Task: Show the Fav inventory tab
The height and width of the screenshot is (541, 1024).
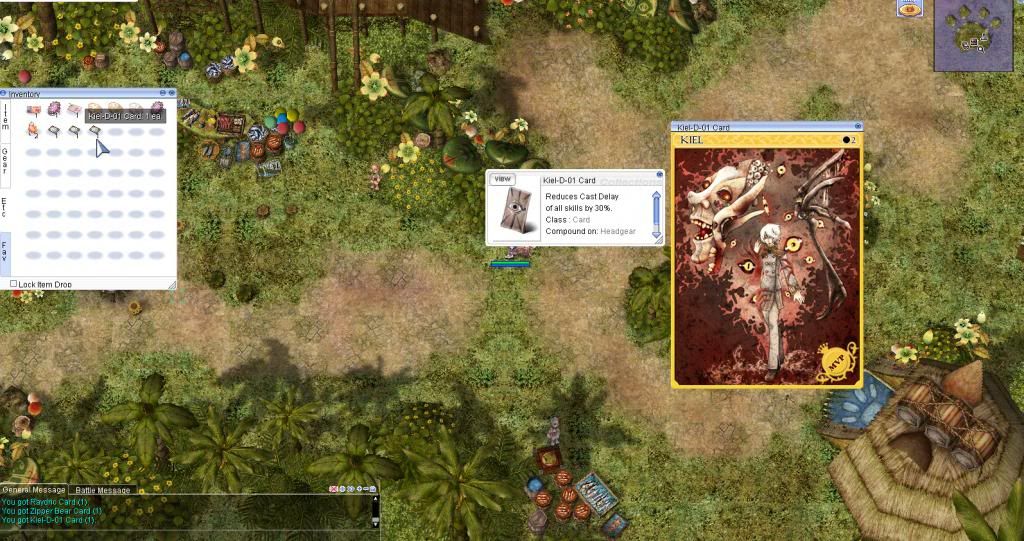Action: click(x=5, y=249)
